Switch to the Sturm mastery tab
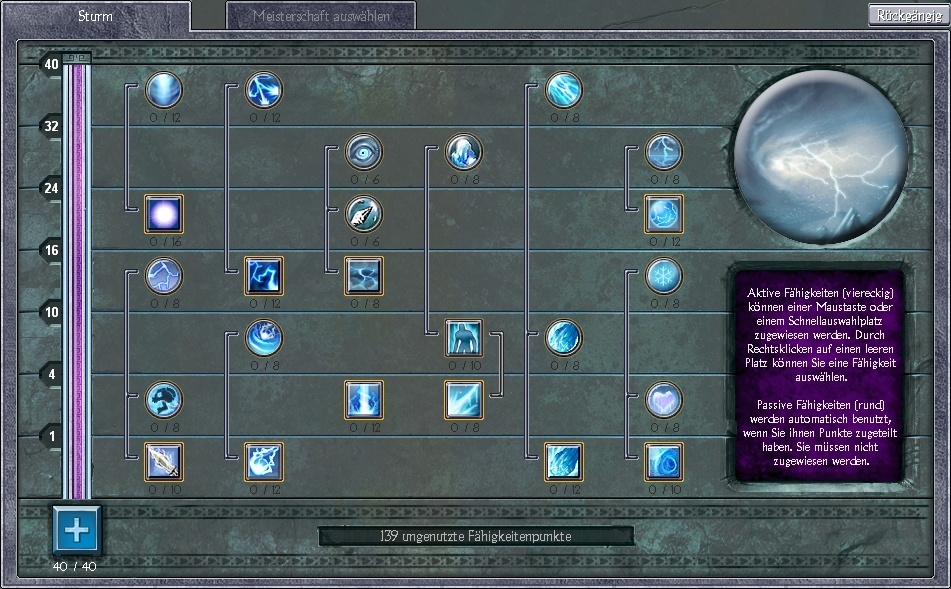This screenshot has width=951, height=589. (x=95, y=16)
